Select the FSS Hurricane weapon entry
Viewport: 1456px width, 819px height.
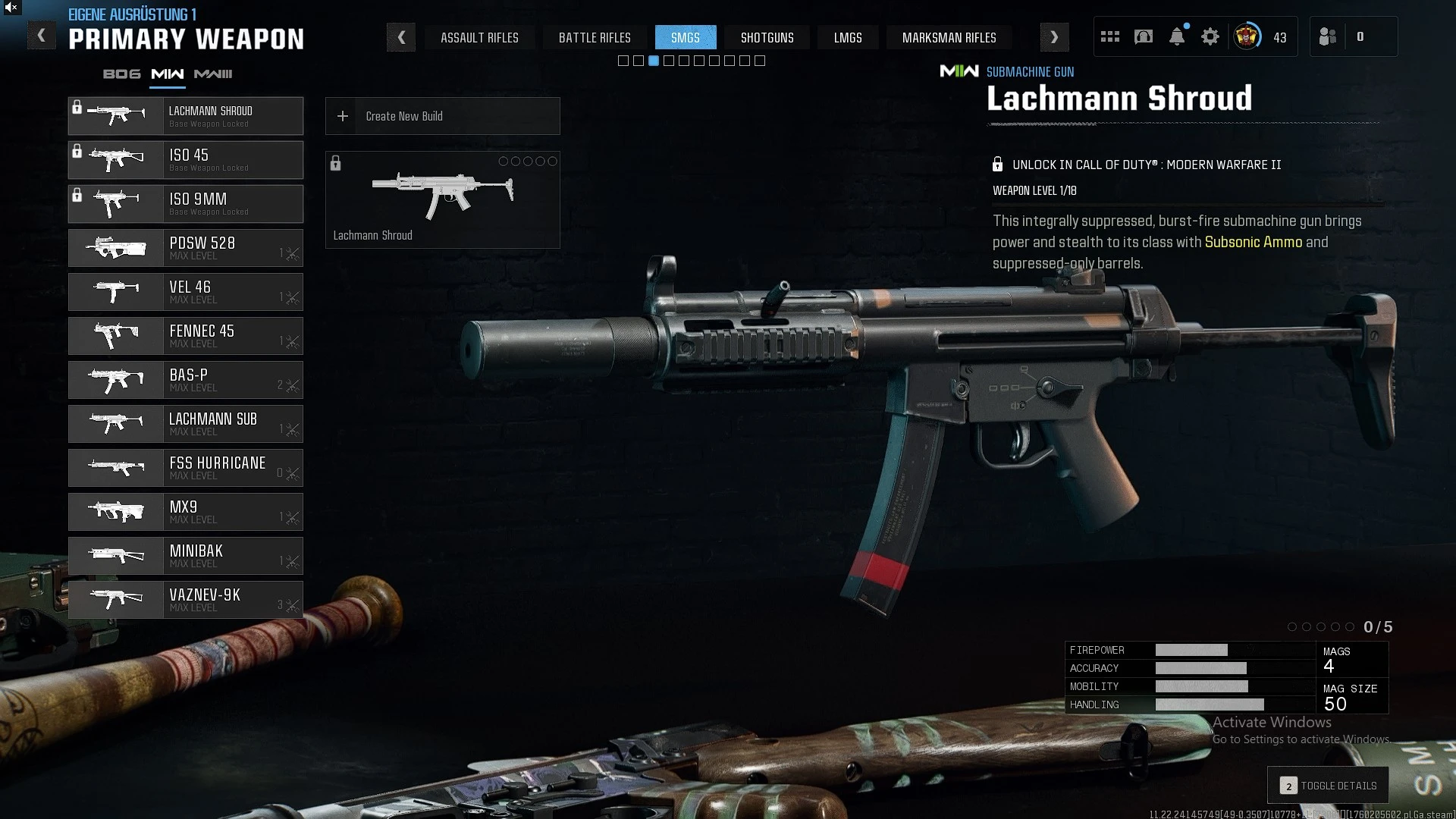186,468
